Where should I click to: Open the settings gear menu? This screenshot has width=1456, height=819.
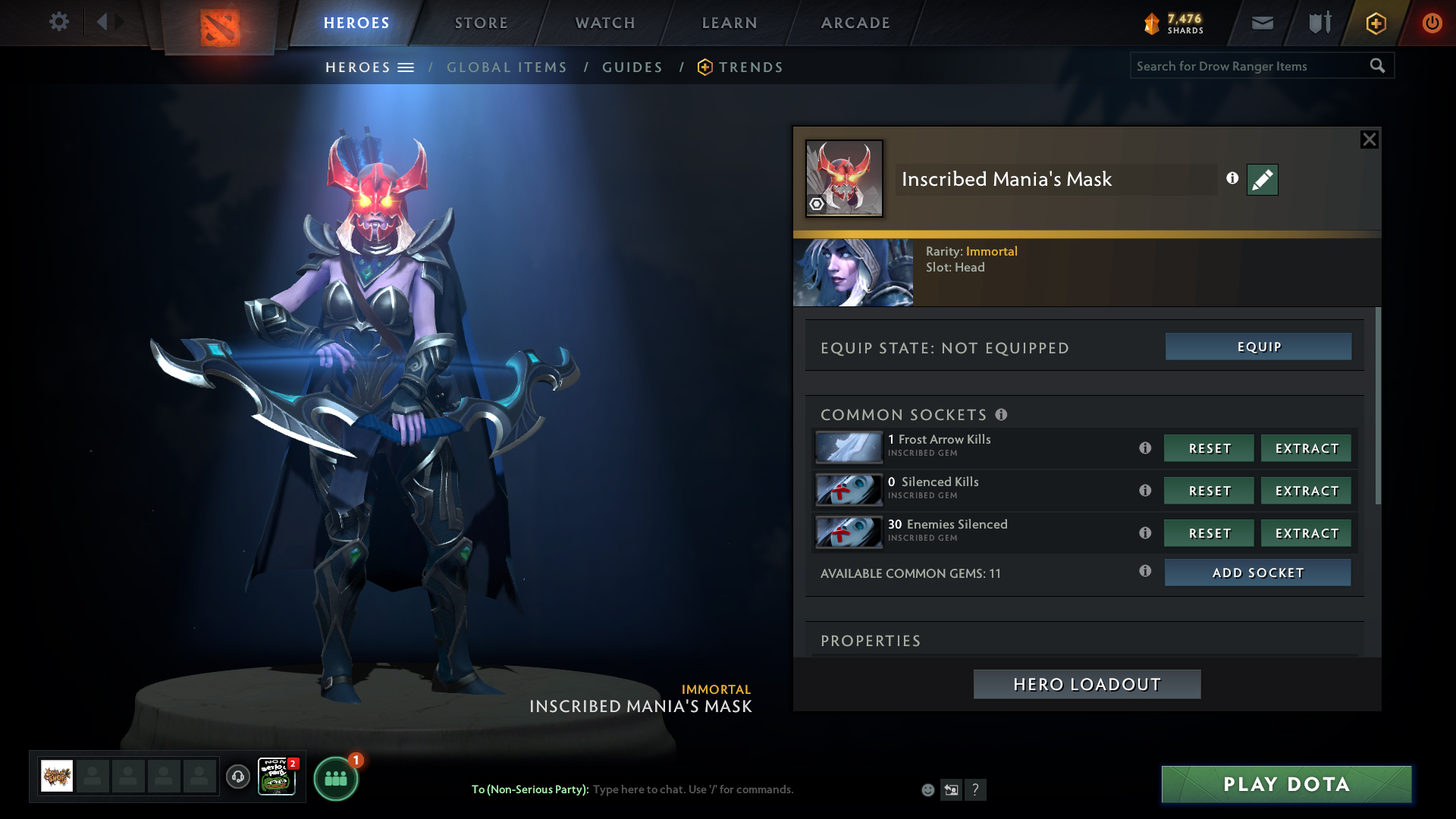pyautogui.click(x=58, y=22)
